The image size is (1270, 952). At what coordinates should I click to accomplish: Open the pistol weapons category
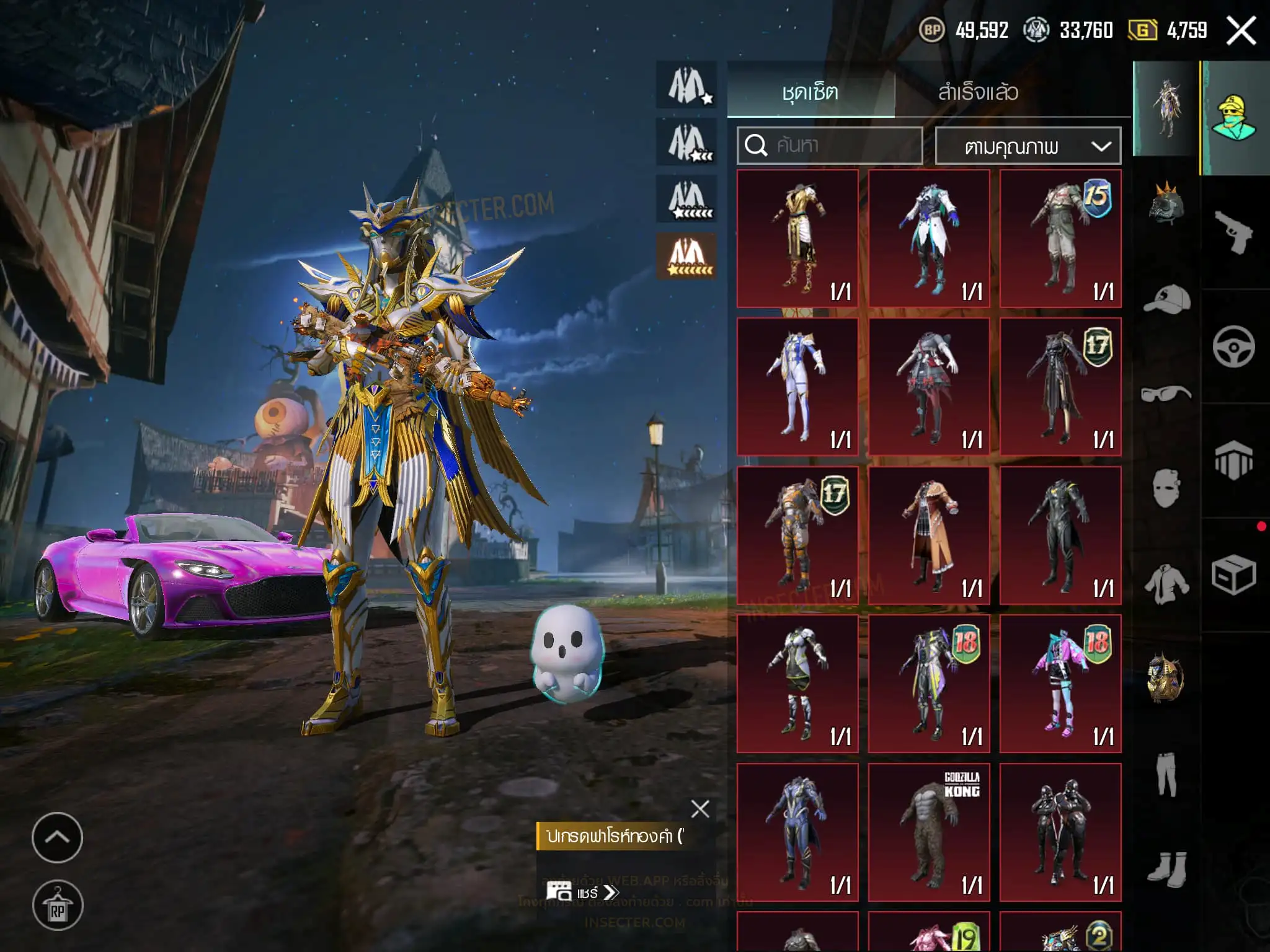1233,232
